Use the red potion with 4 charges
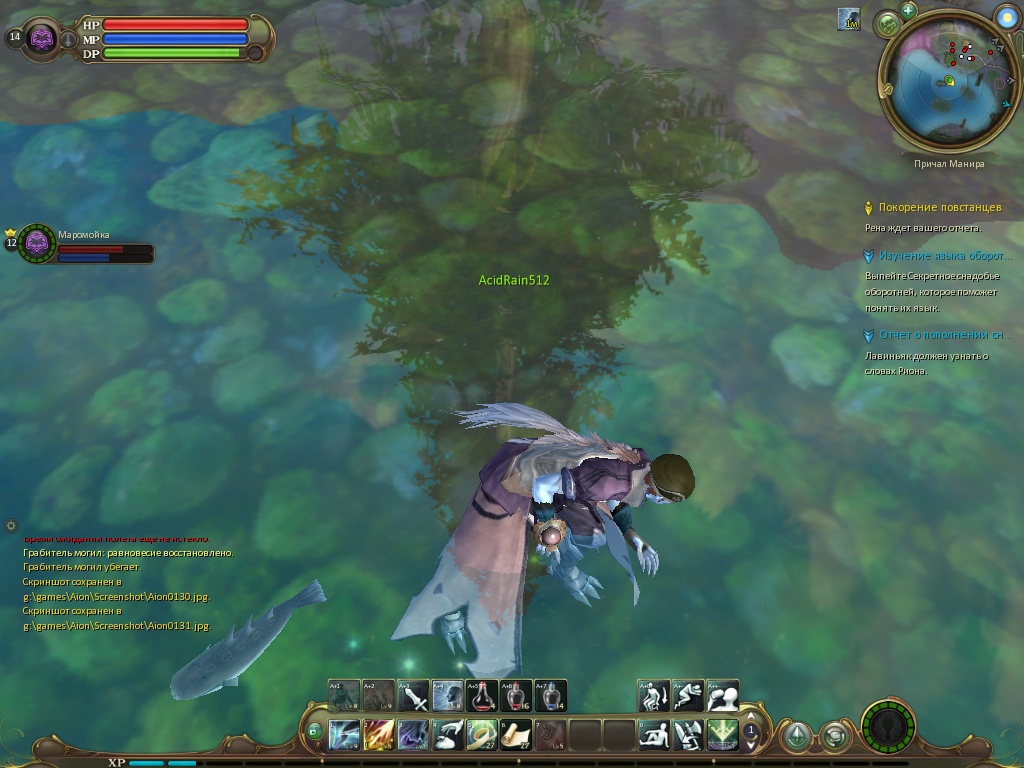The image size is (1024, 768). (482, 695)
